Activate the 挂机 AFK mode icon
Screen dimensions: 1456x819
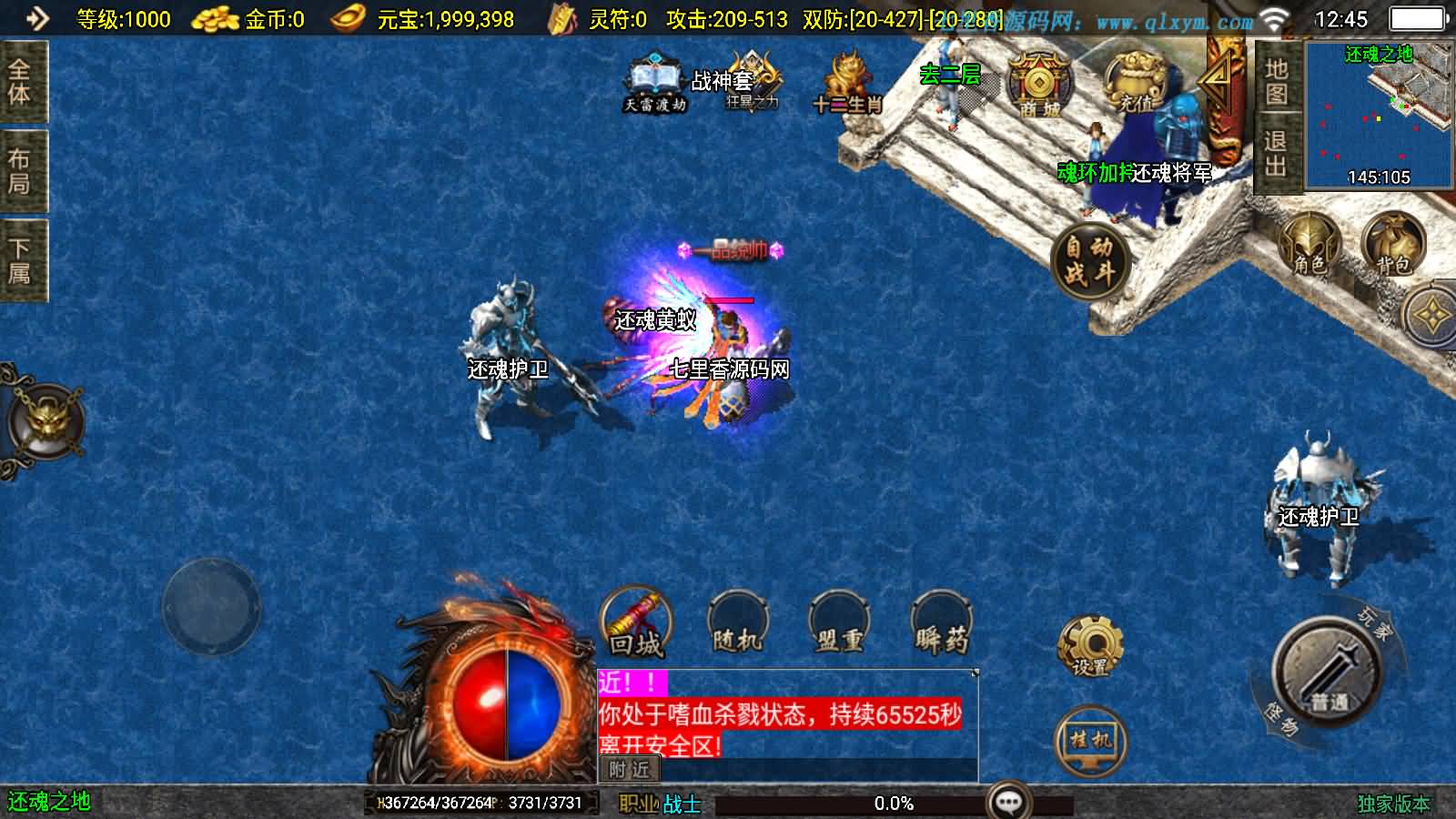coord(1090,739)
